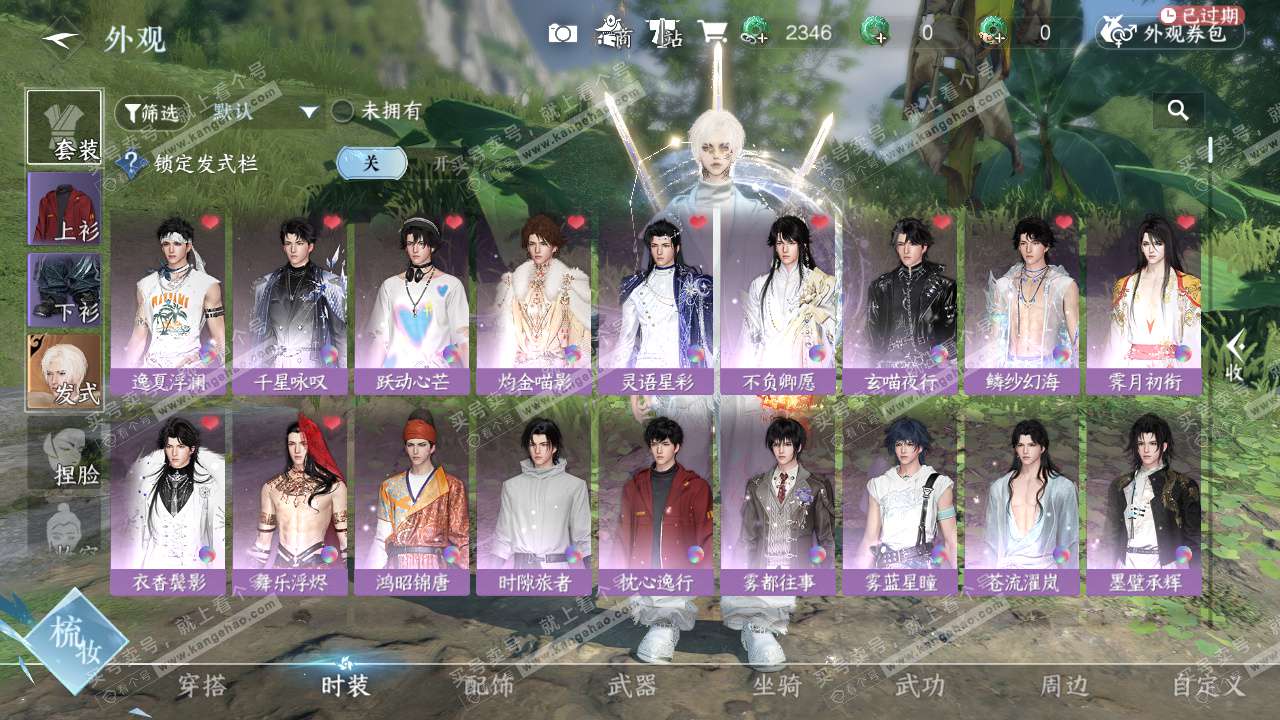Viewport: 1280px width, 720px height.
Task: Open the 外观券包 coupon pack
Action: [x=1170, y=33]
